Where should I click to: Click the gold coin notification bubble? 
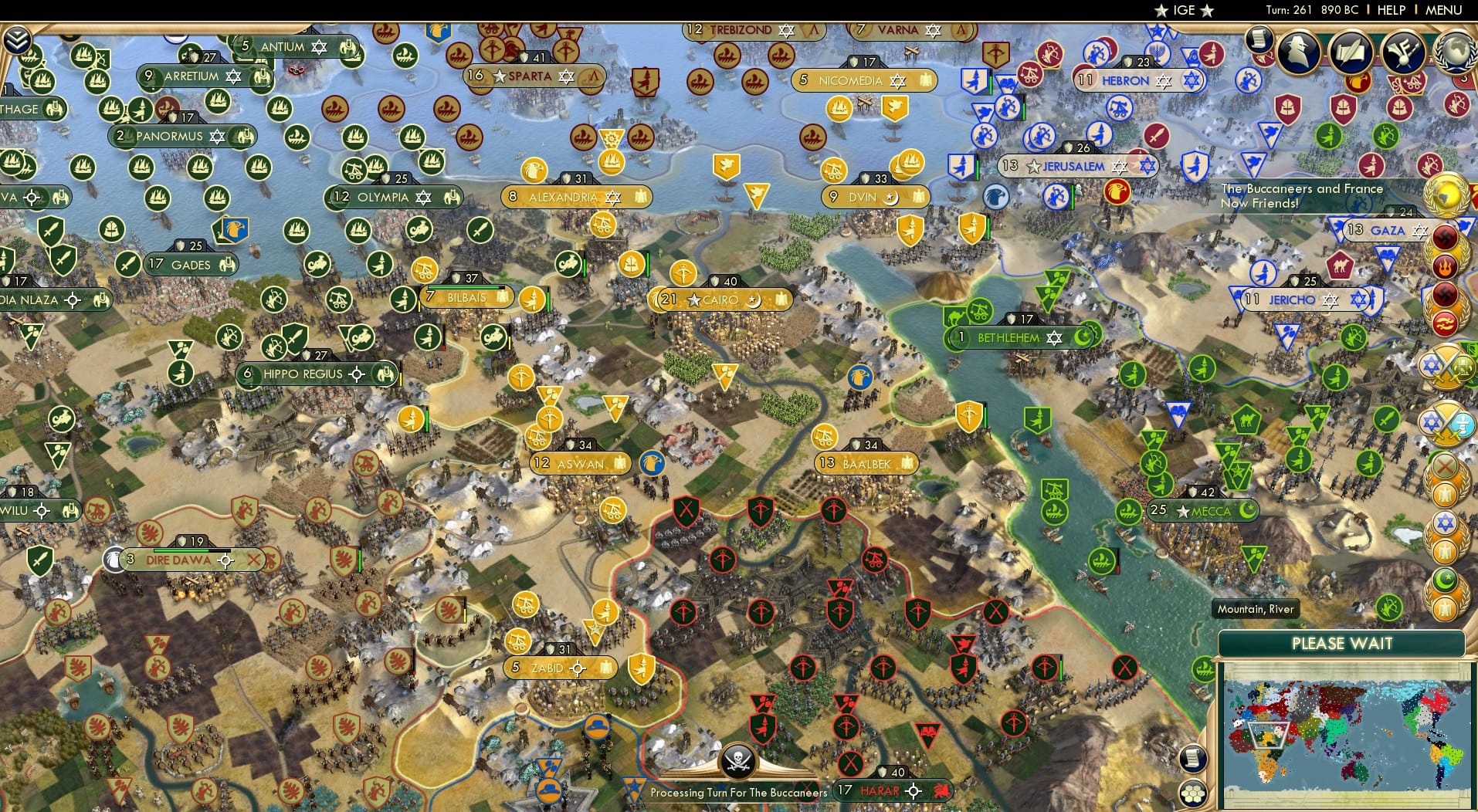[x=1447, y=196]
